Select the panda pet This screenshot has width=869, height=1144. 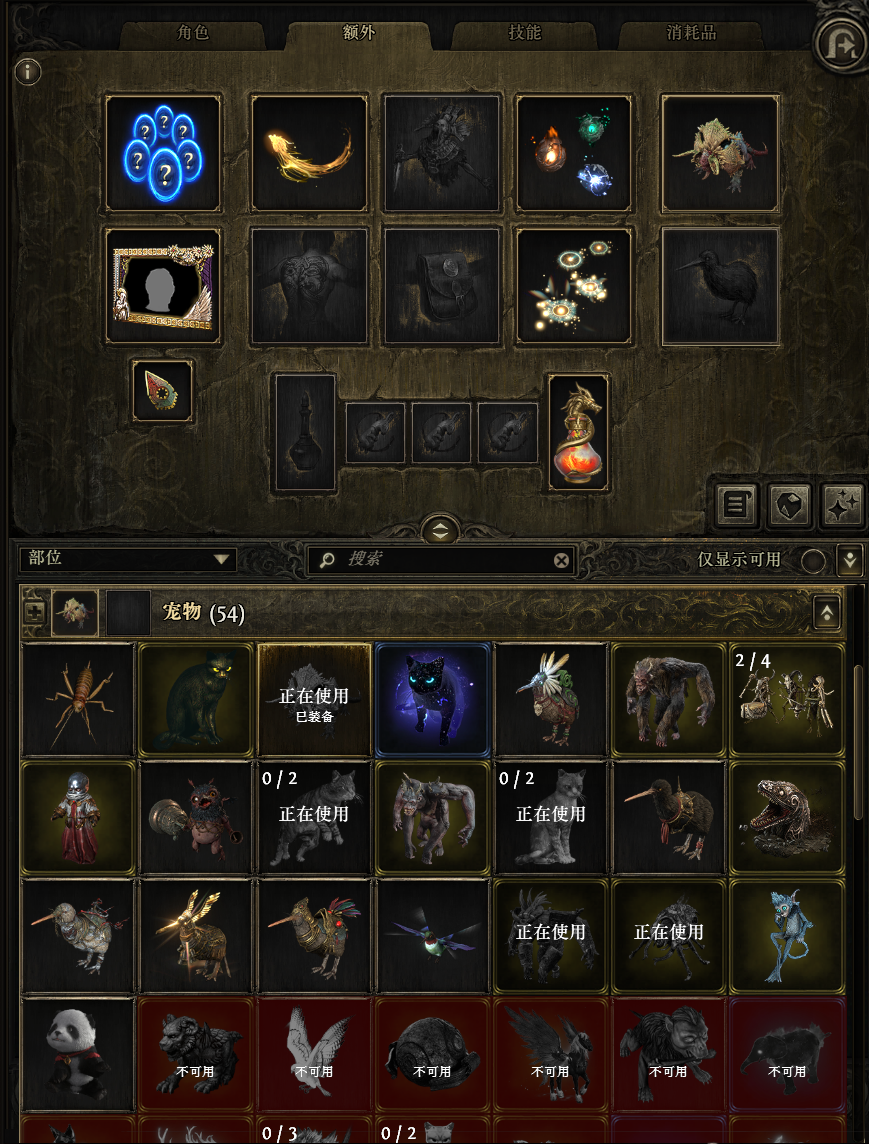coord(78,1053)
